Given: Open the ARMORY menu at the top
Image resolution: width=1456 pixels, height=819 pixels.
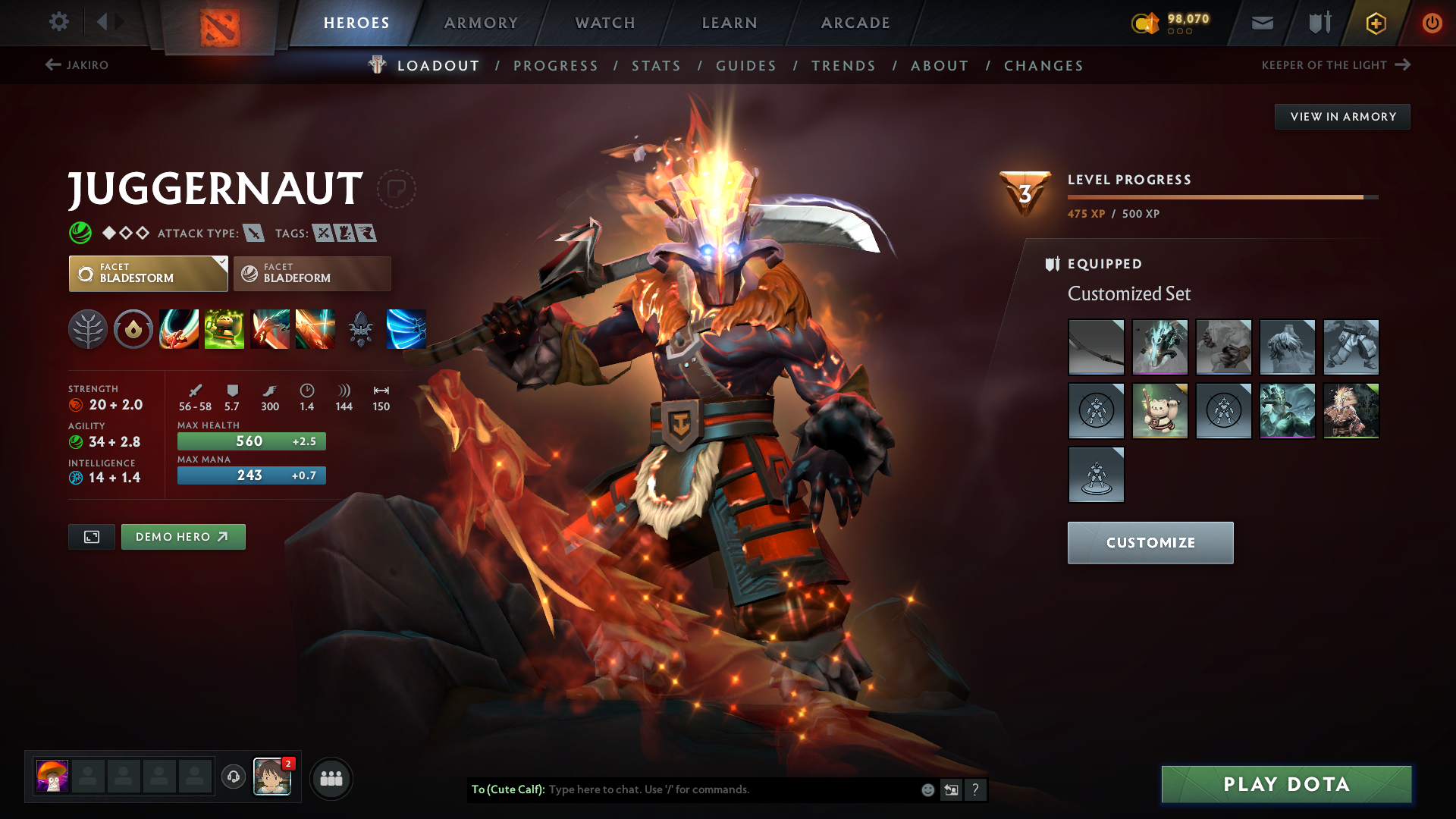Looking at the screenshot, I should click(481, 22).
